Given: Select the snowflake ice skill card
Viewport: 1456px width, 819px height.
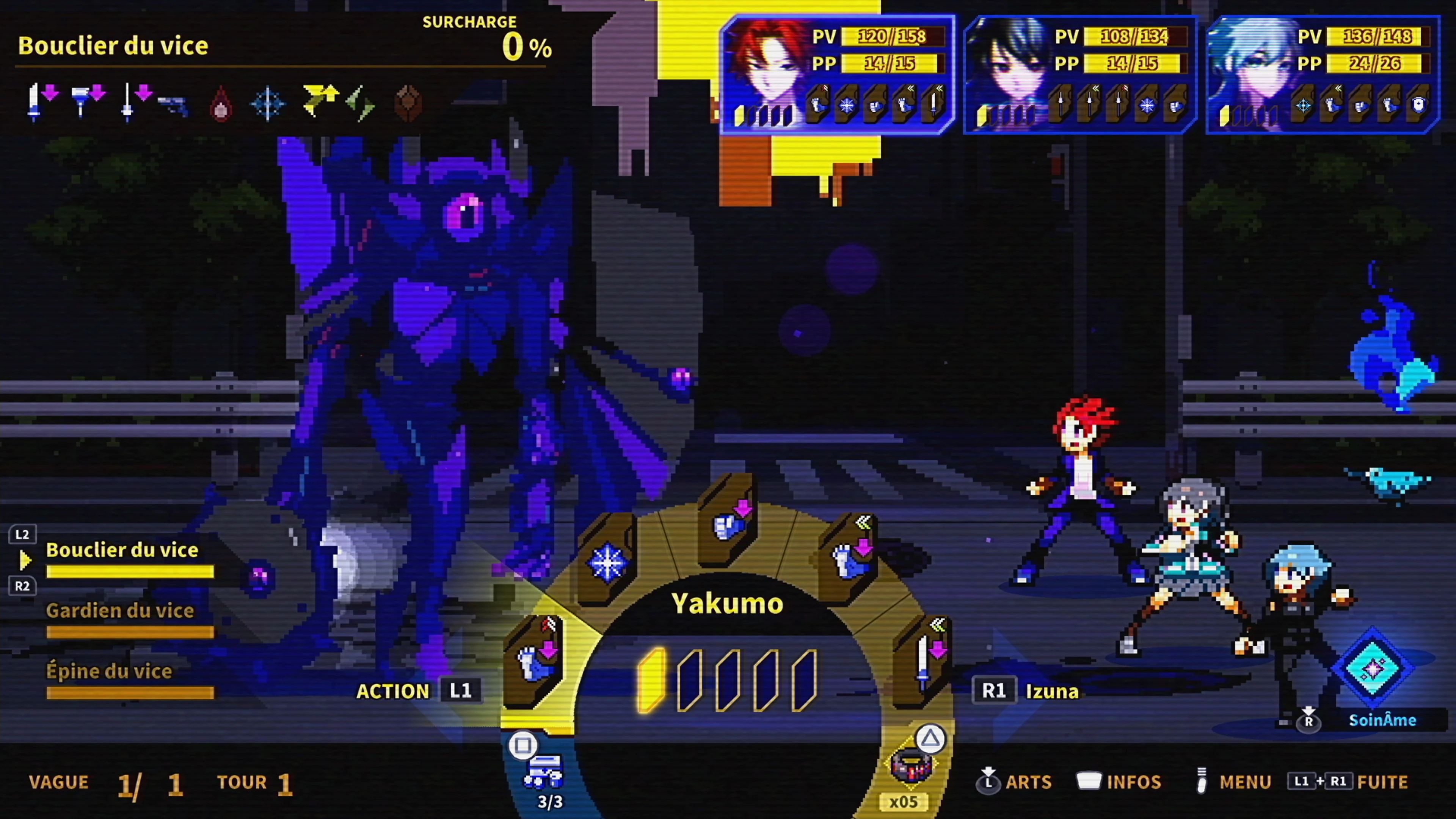Looking at the screenshot, I should pyautogui.click(x=607, y=561).
